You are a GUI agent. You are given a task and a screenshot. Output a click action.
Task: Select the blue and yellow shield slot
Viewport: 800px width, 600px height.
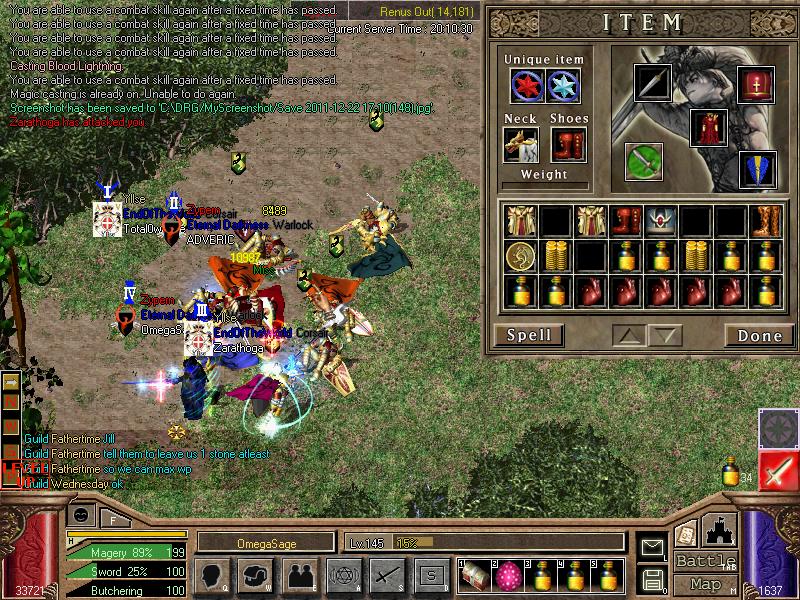pyautogui.click(x=757, y=170)
